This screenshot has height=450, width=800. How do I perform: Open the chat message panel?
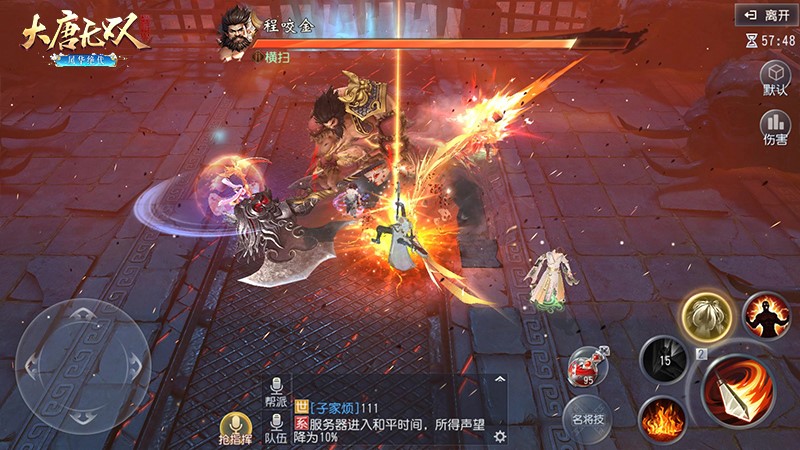[390, 412]
